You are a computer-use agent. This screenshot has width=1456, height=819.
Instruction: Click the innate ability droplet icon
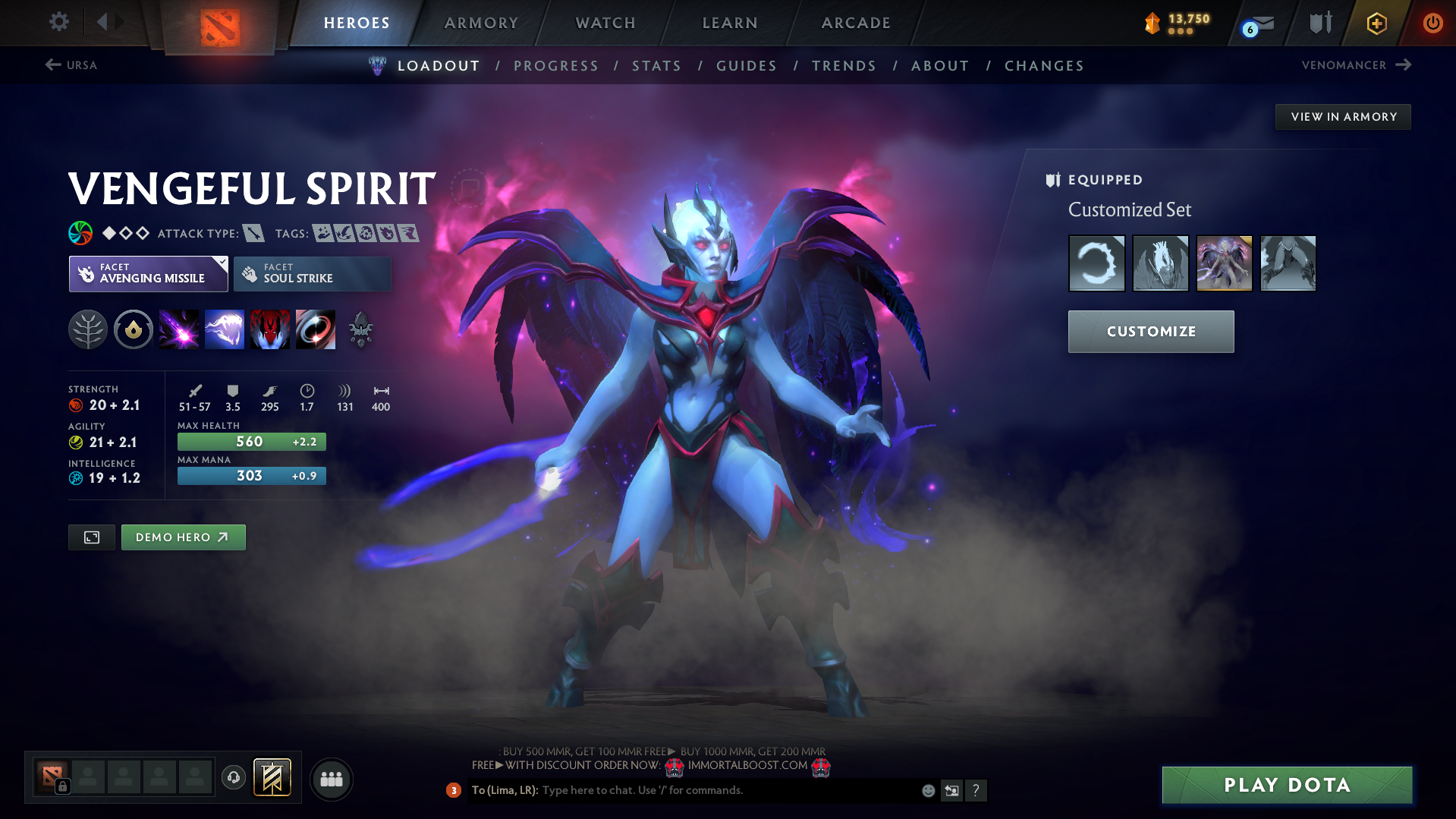[x=134, y=329]
